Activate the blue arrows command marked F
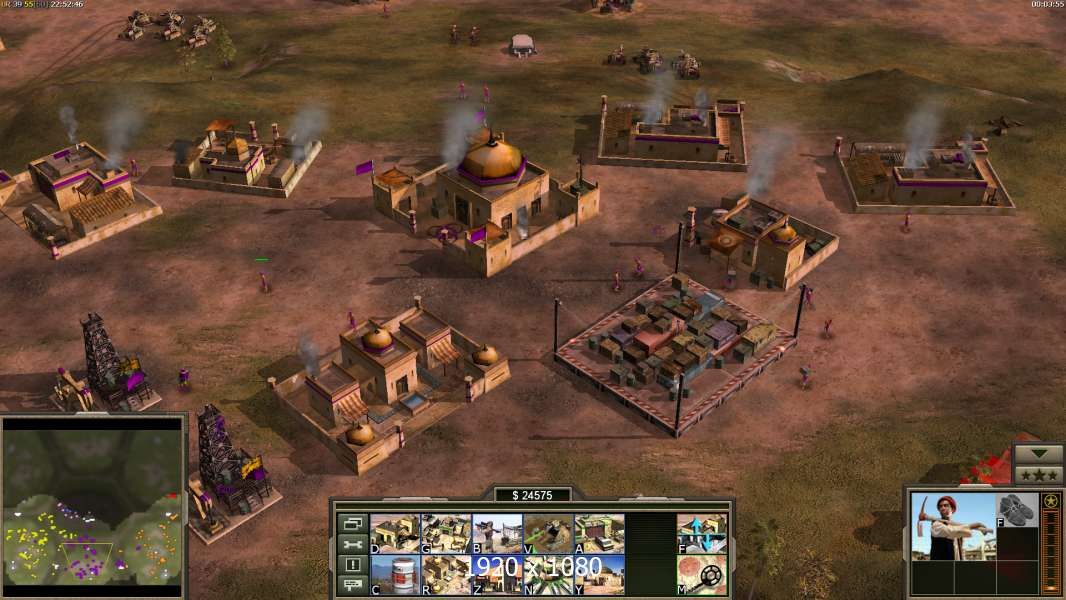Image resolution: width=1066 pixels, height=600 pixels. point(702,533)
